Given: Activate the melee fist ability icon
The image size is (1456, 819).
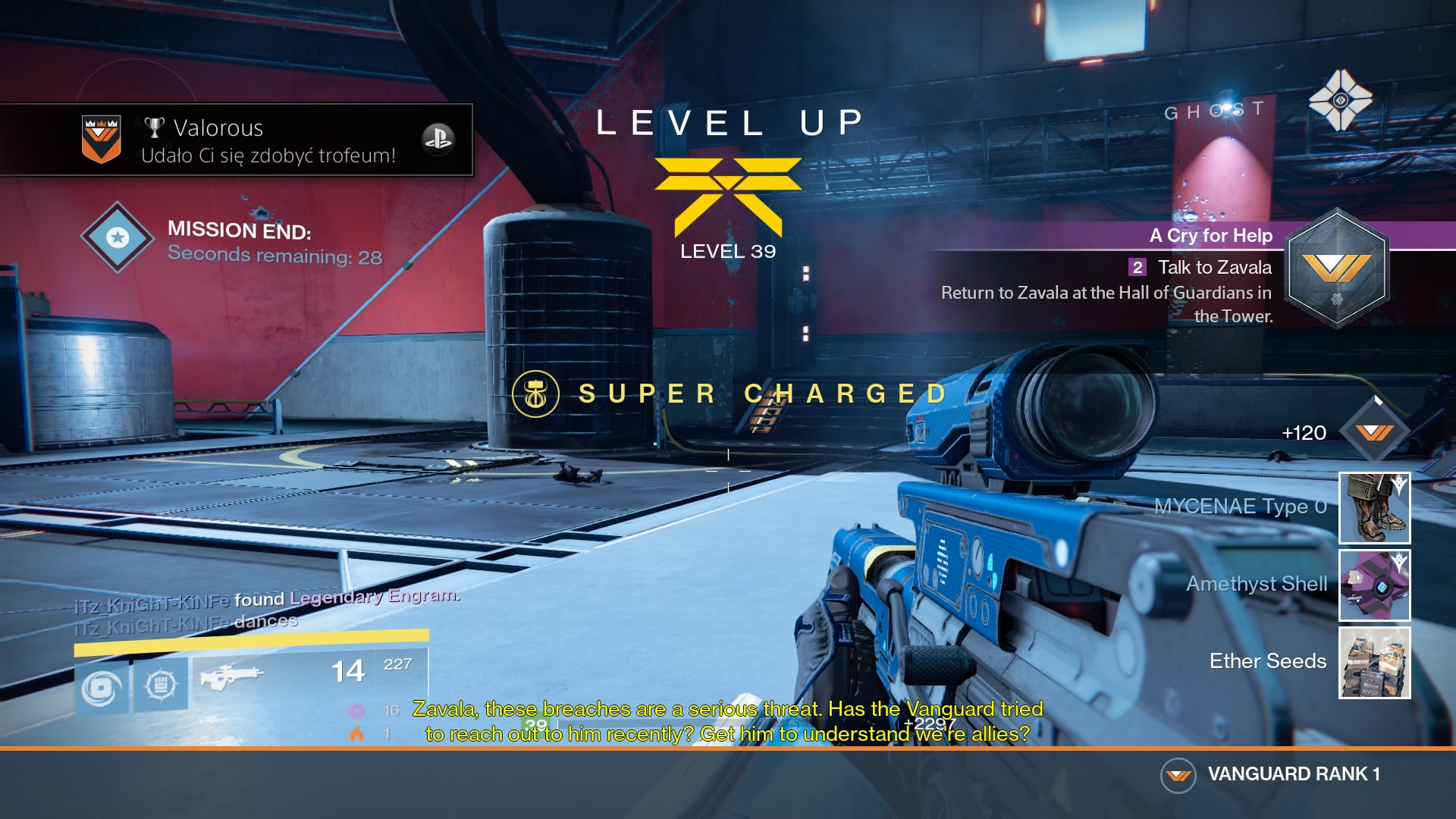Looking at the screenshot, I should click(161, 686).
